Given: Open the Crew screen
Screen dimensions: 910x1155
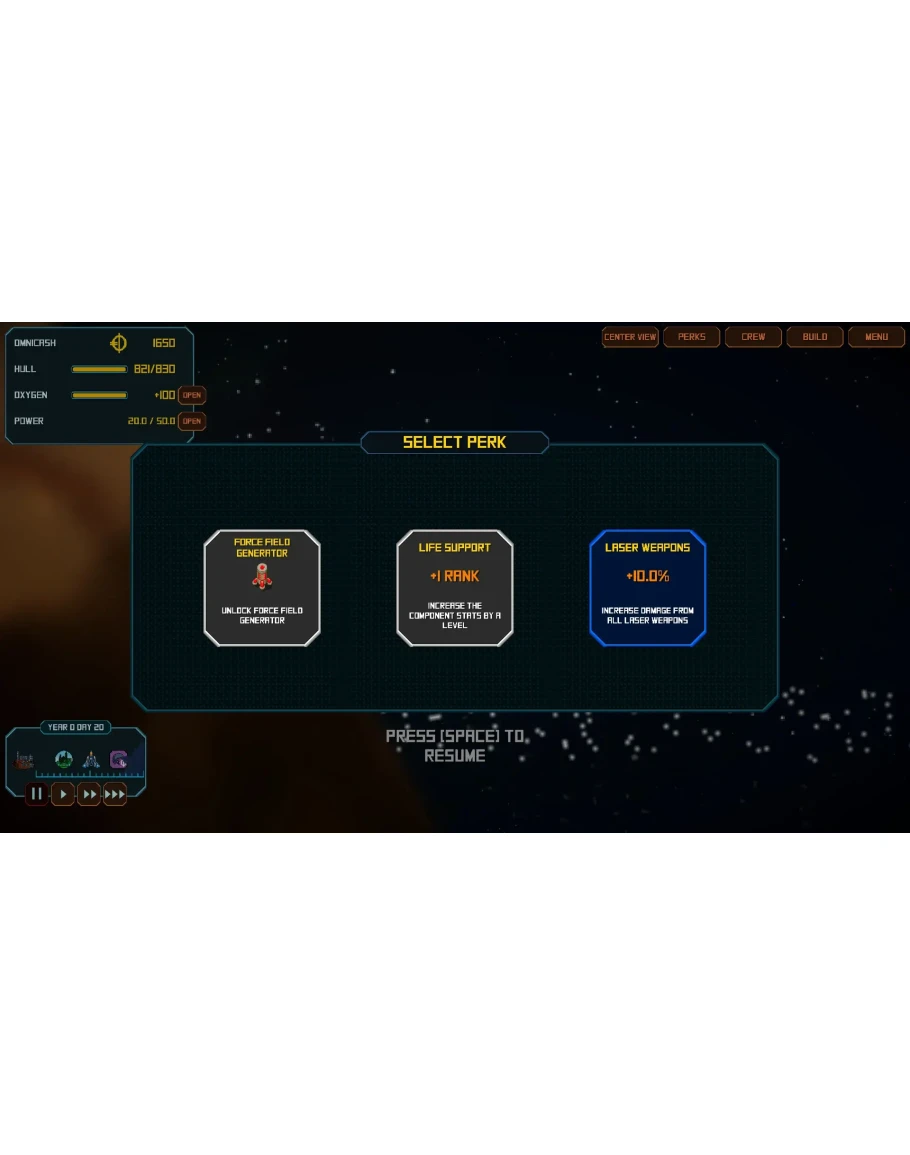Looking at the screenshot, I should pyautogui.click(x=753, y=337).
